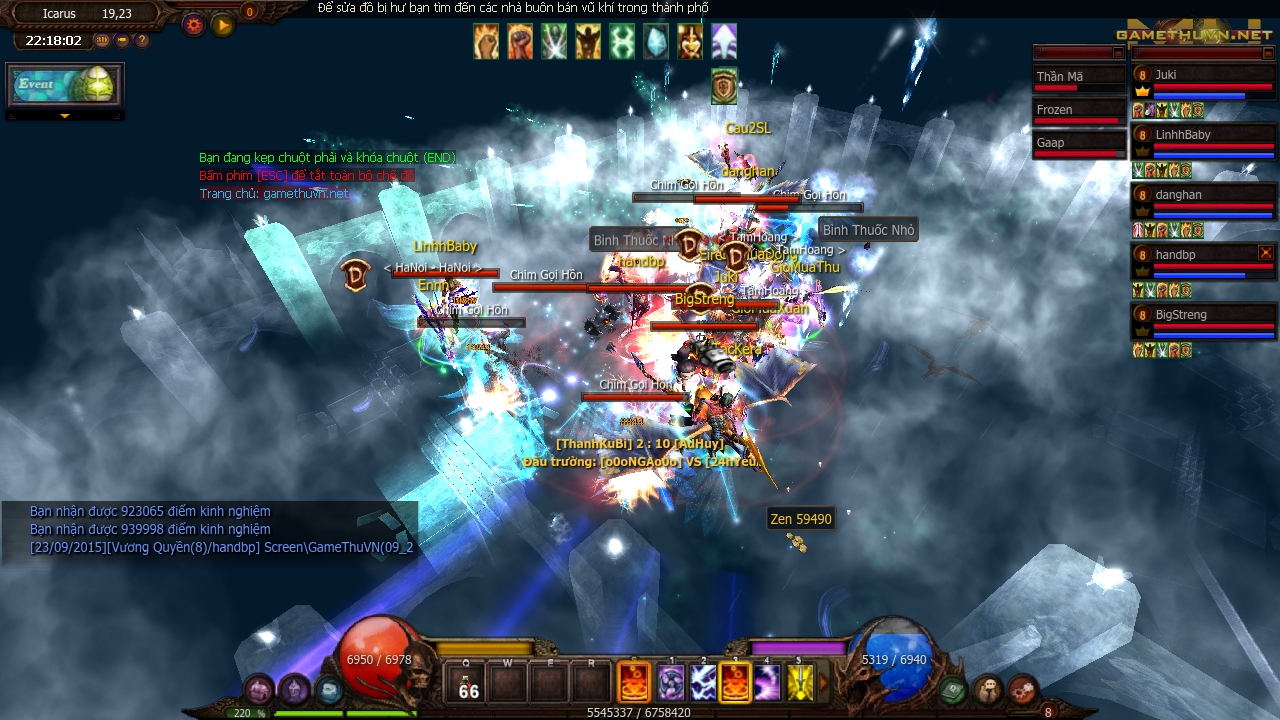Activate the white lightning skill

tap(703, 683)
